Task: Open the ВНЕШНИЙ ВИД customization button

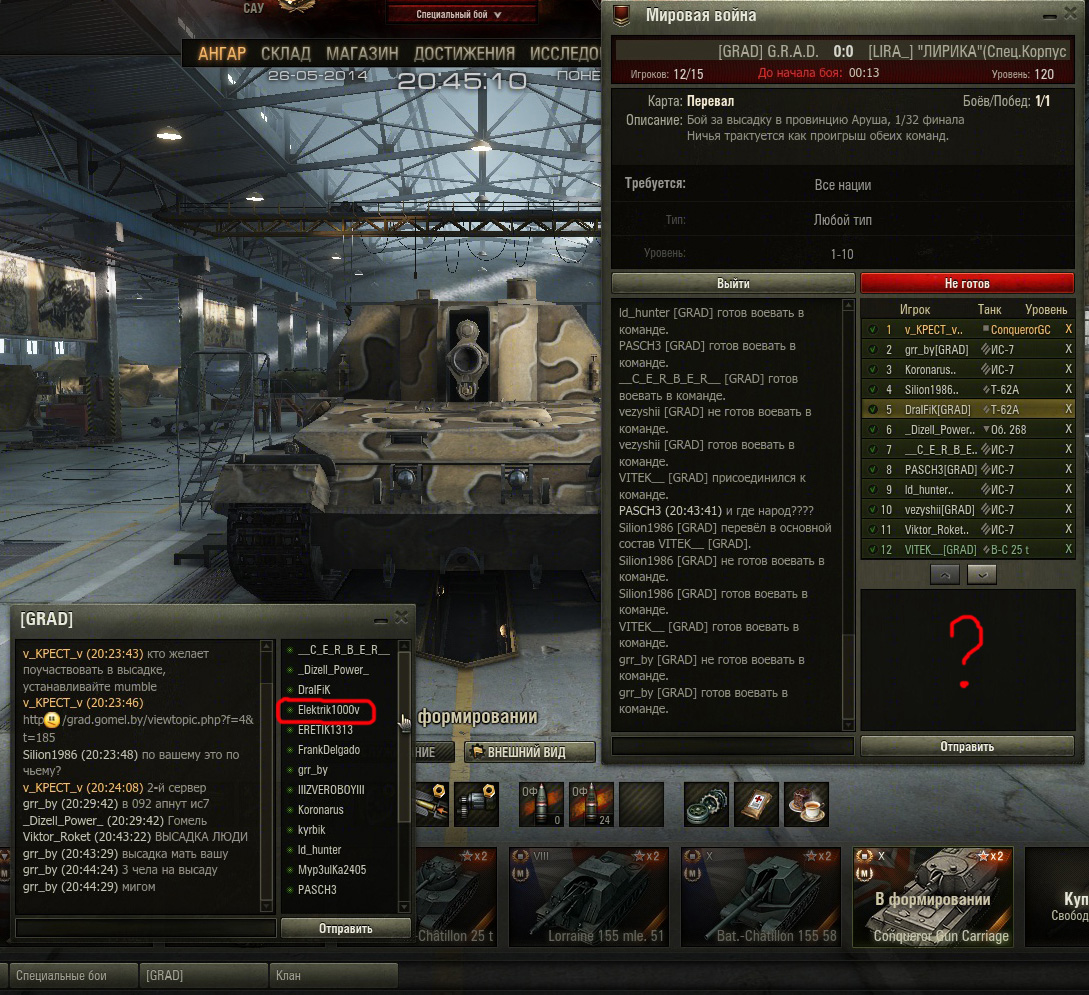Action: pos(530,752)
